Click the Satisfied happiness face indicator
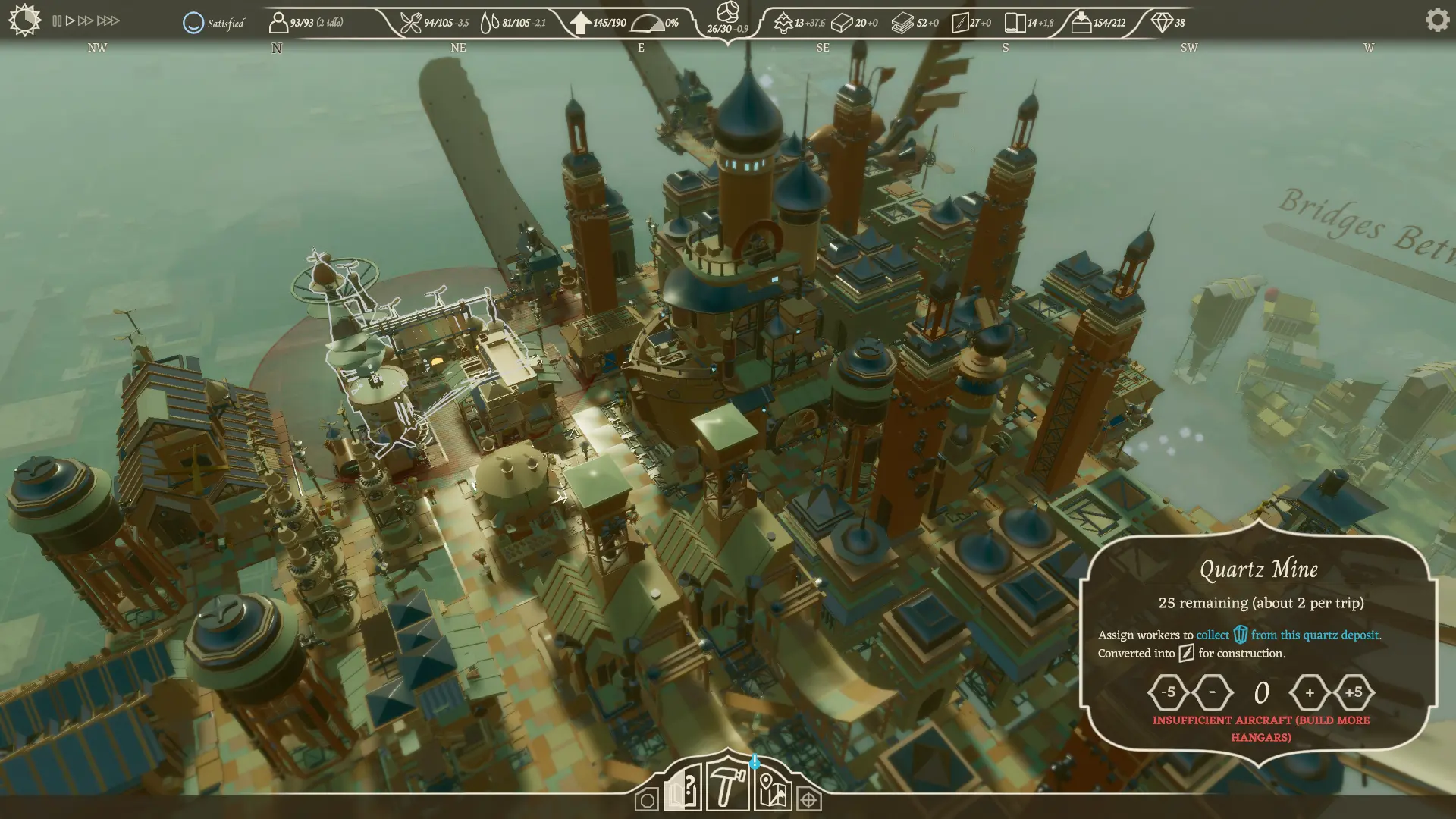Screen dimensions: 1456x819 coord(194,23)
